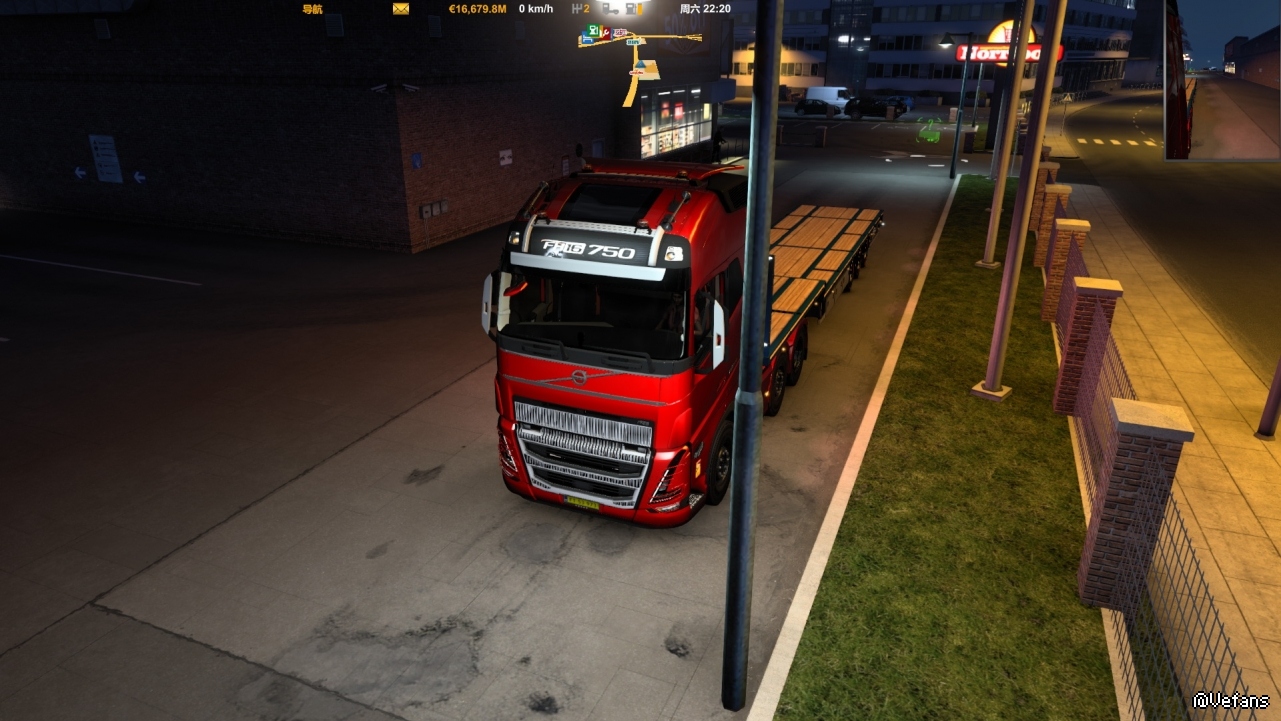
Task: Click the fuel pump gauge icon
Action: point(631,9)
